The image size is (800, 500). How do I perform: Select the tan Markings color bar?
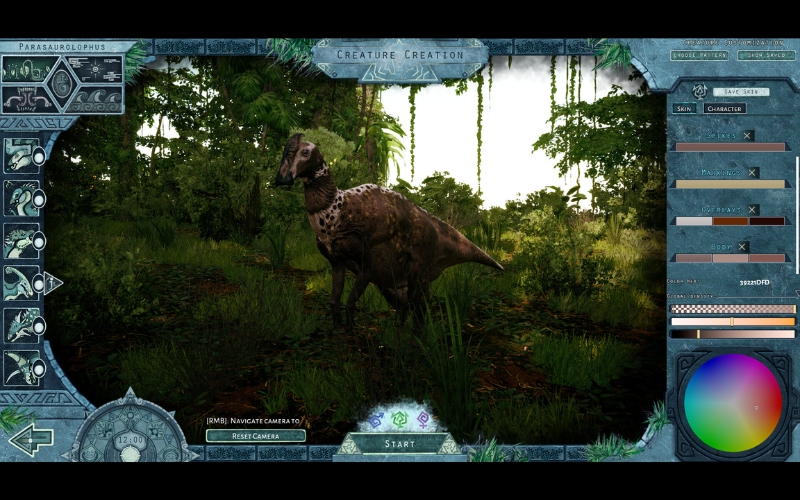click(x=729, y=184)
